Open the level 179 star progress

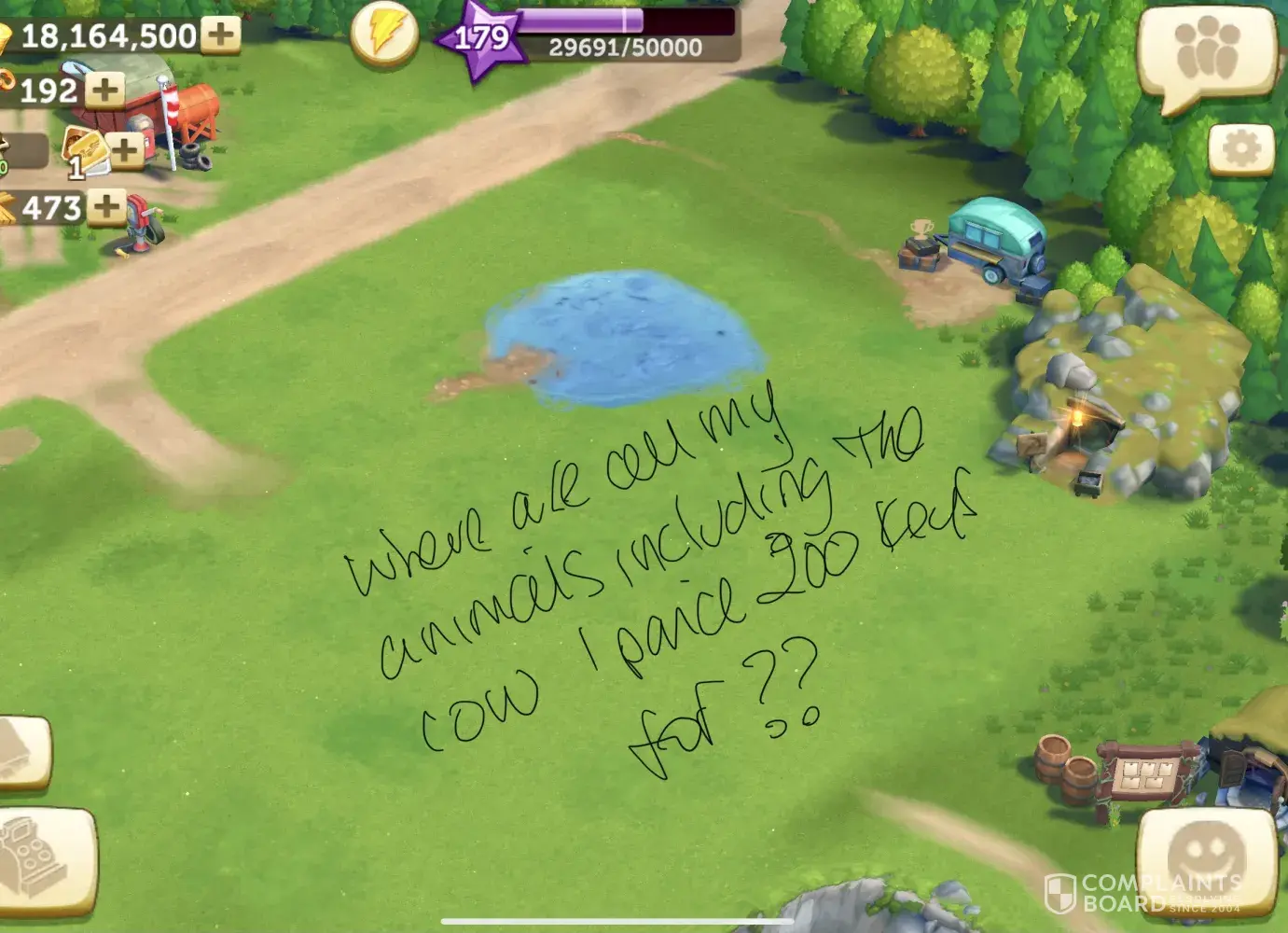(x=481, y=38)
